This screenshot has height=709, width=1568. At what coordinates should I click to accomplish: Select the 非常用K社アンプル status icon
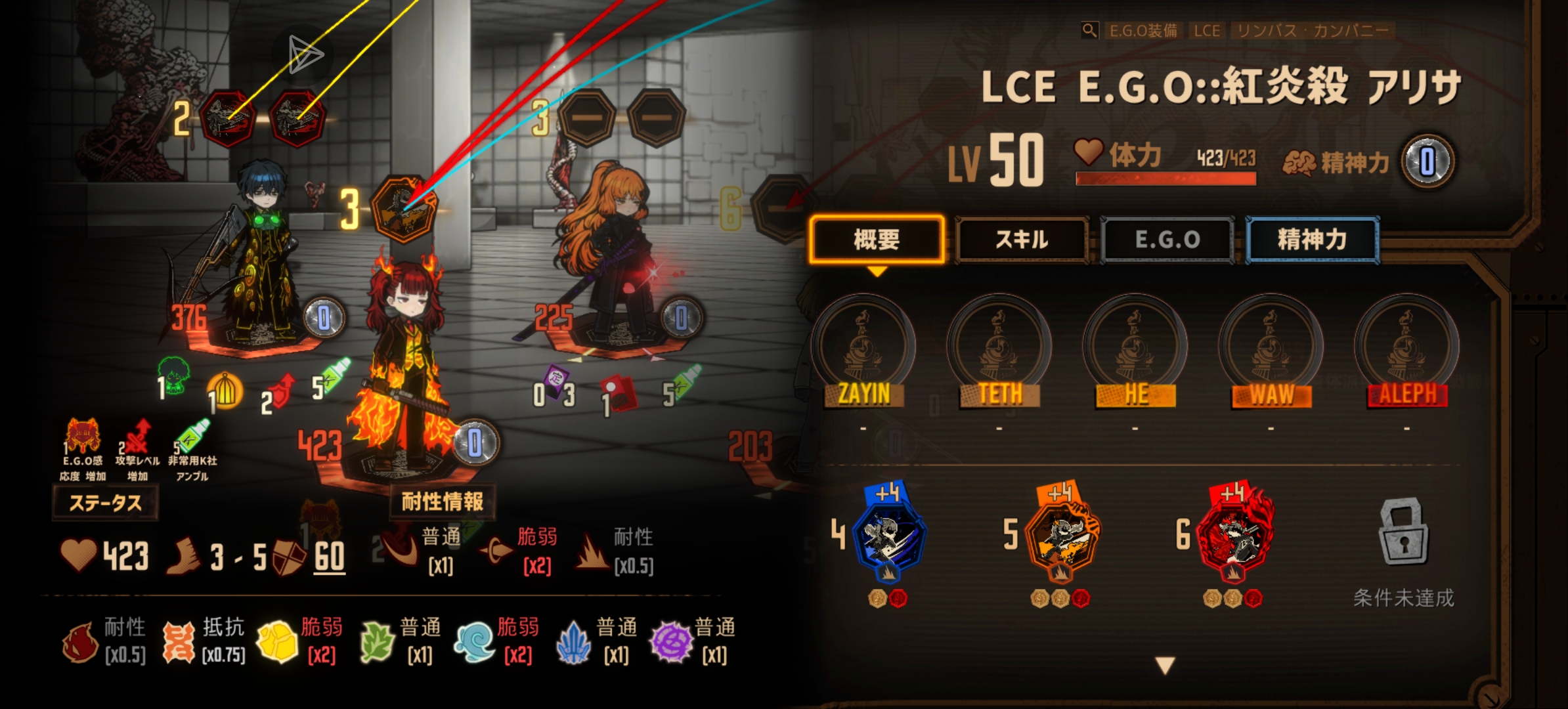point(192,437)
